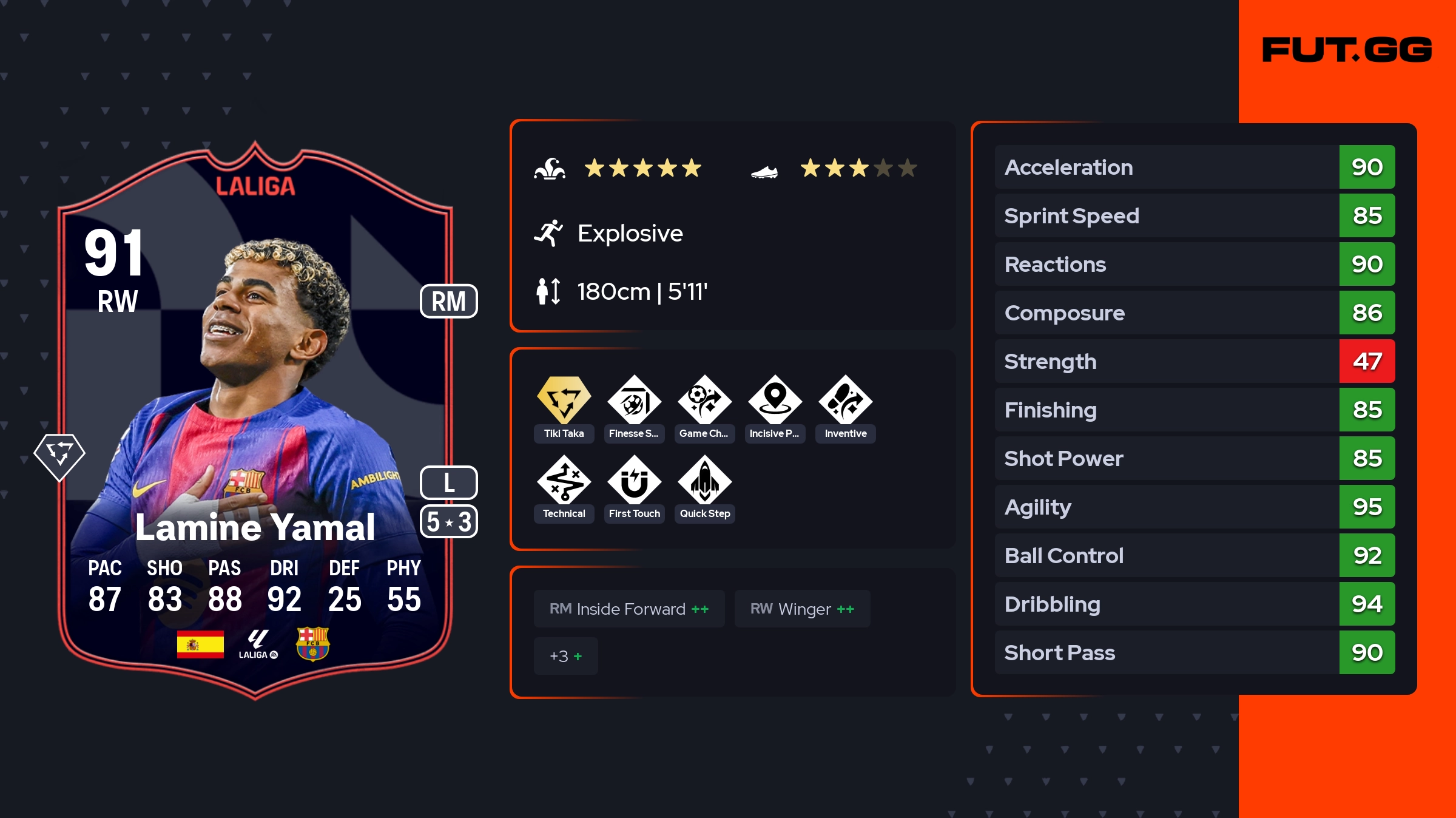Select the RM Inside Forward role chip
This screenshot has height=818, width=1456.
tap(629, 609)
